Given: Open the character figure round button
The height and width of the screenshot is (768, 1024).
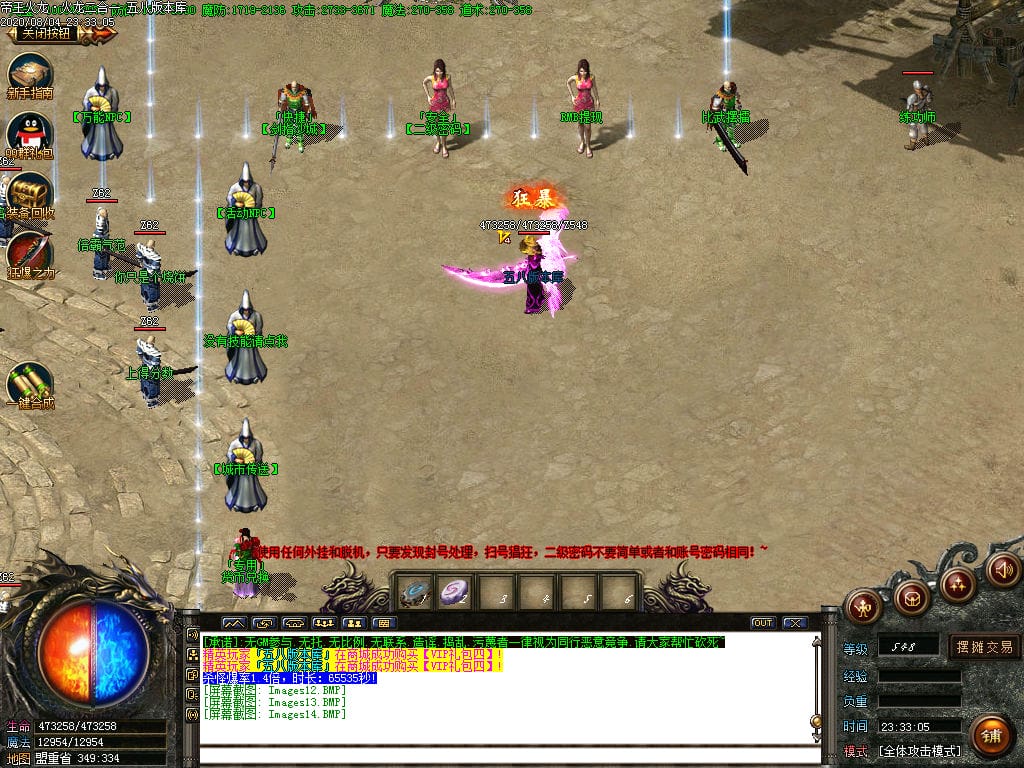Looking at the screenshot, I should click(862, 605).
